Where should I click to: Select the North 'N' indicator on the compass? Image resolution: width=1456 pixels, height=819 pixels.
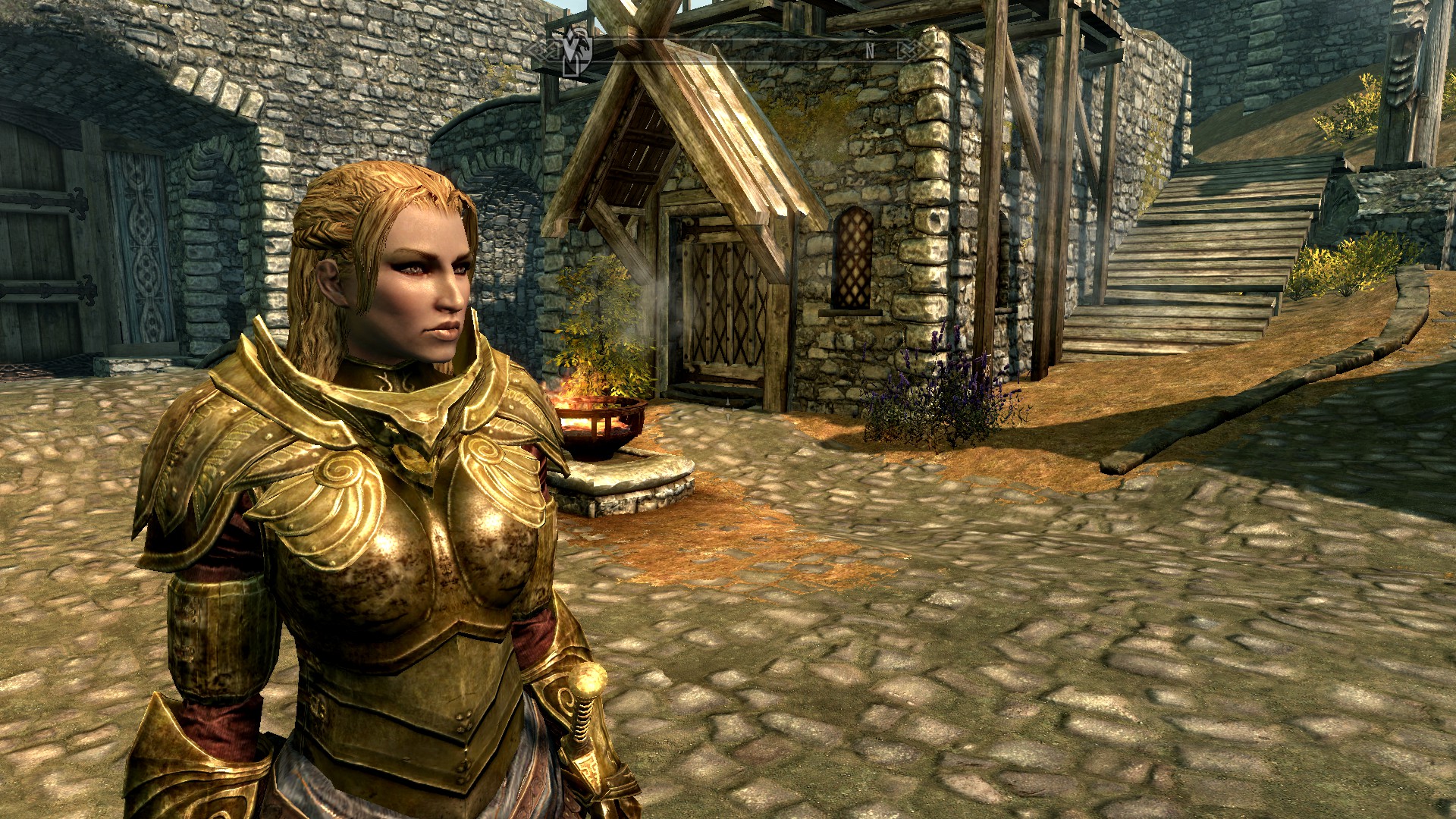pyautogui.click(x=870, y=51)
